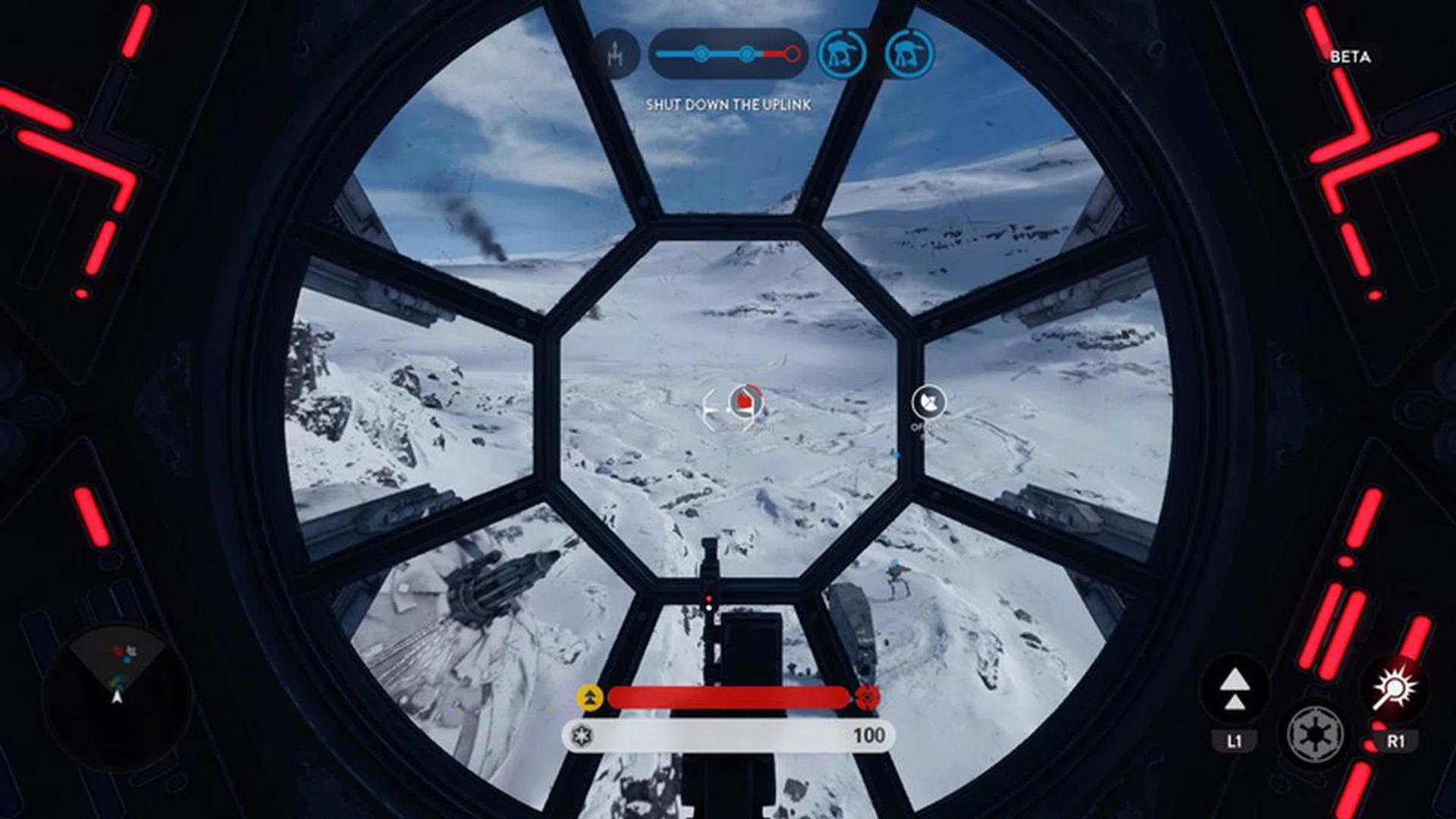Toggle the red endpoint circle on the objective tracker
The width and height of the screenshot is (1456, 819).
(793, 53)
